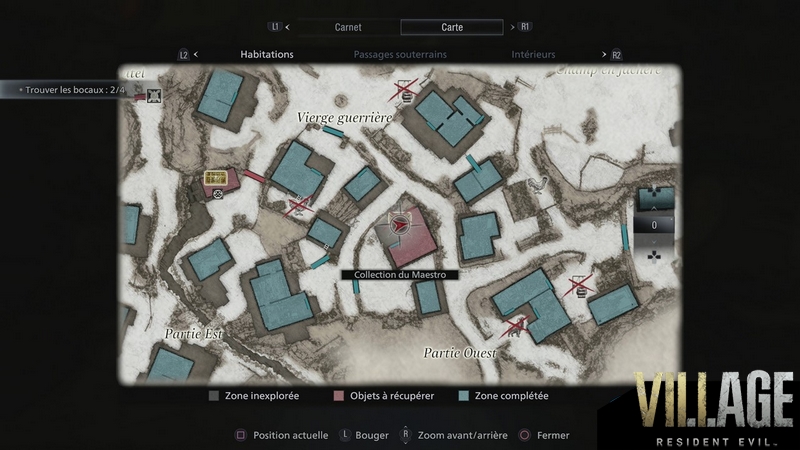
Task: Select the Collection du Maestro map label
Action: click(400, 274)
